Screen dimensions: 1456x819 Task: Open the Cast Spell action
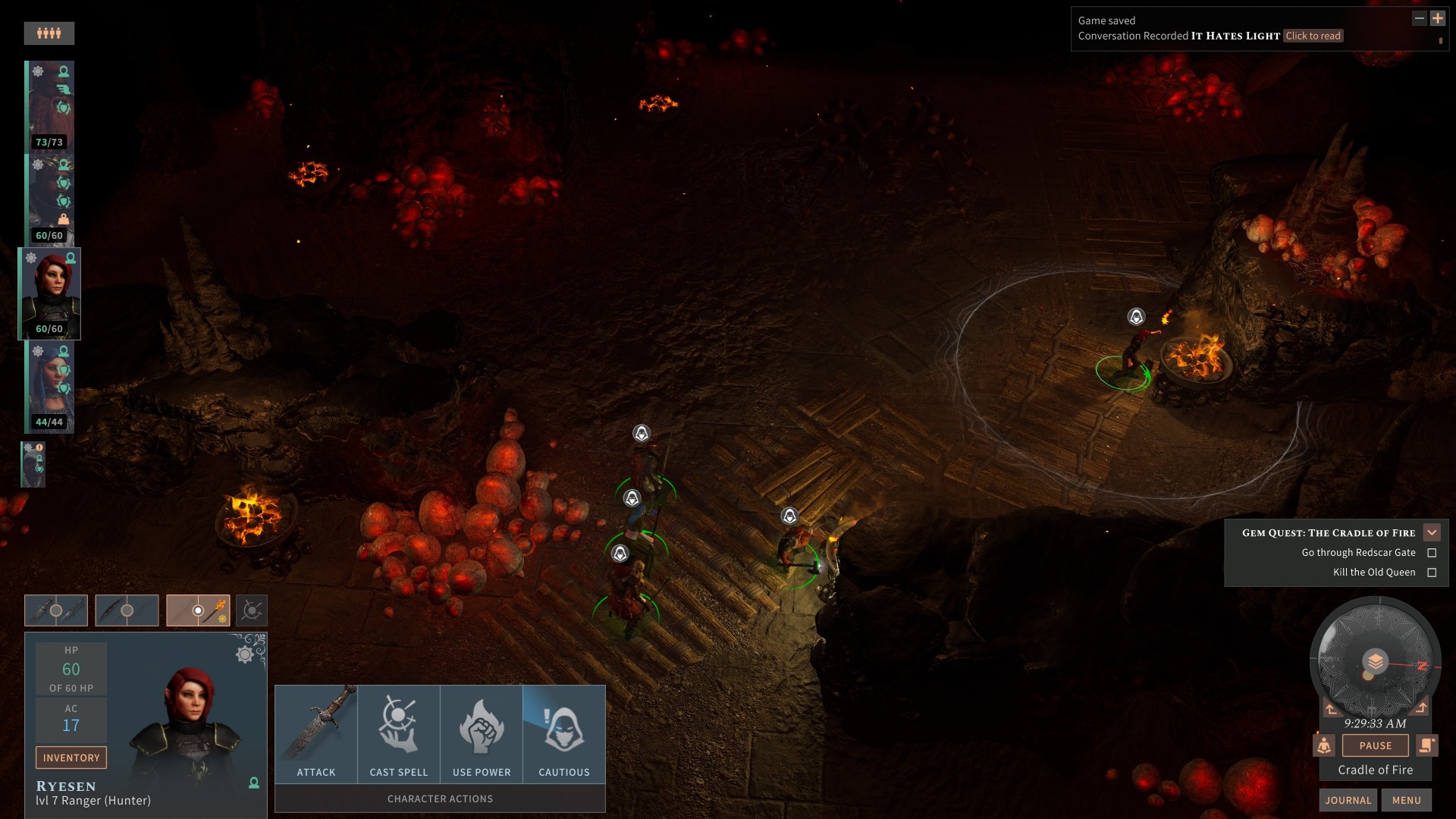coord(399,733)
